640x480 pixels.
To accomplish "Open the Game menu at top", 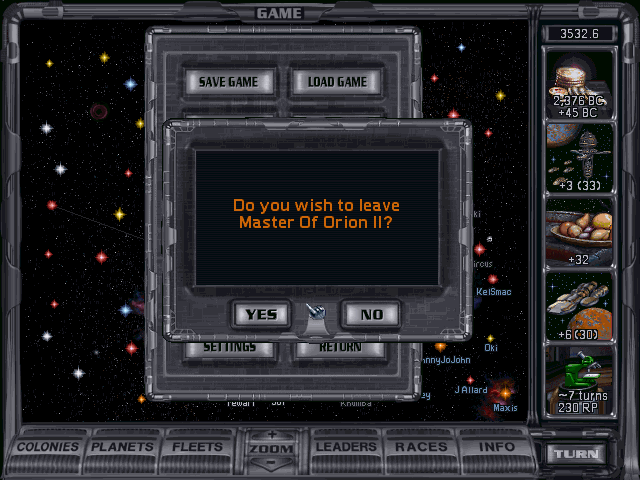I will [x=279, y=13].
